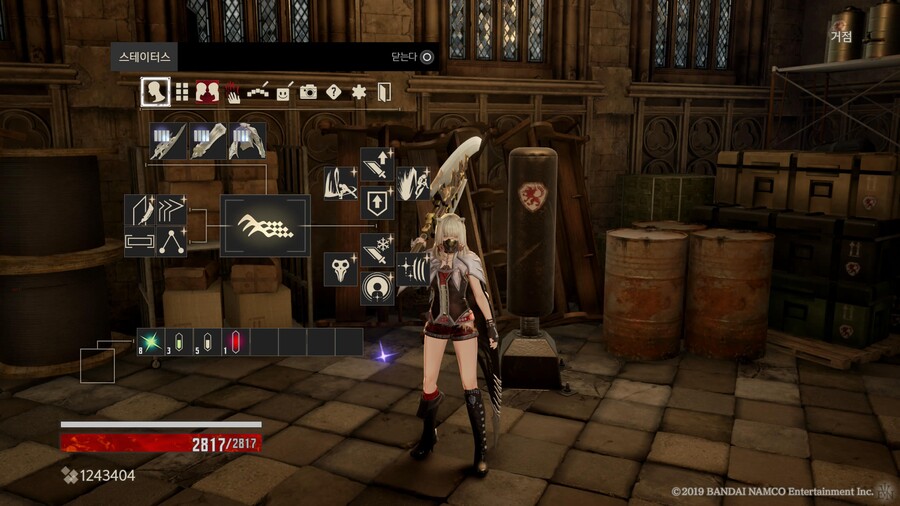Screen dimensions: 900x506
Task: Select the blood veil cloak equipment slot
Action: point(247,141)
